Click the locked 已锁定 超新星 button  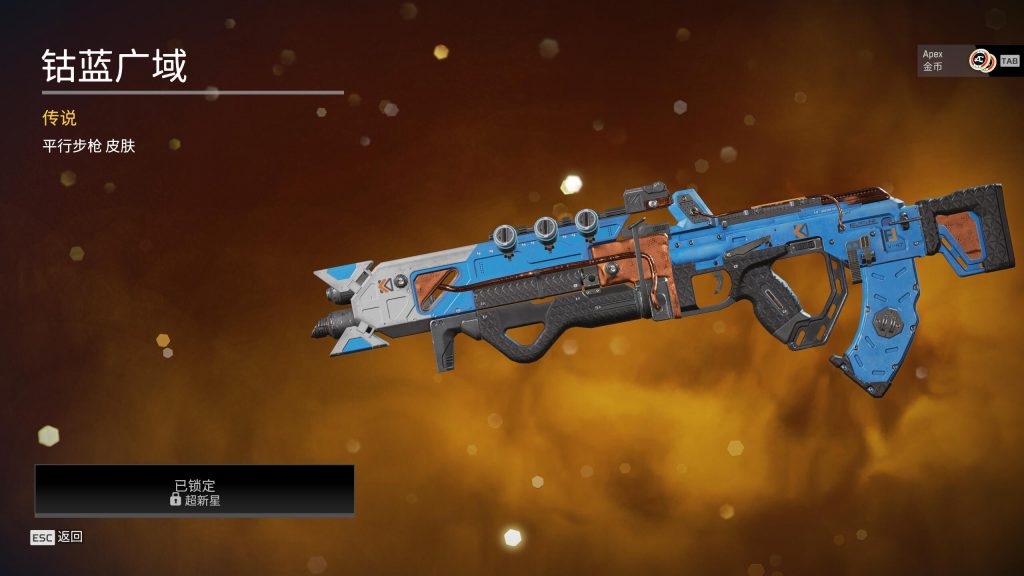pyautogui.click(x=195, y=491)
